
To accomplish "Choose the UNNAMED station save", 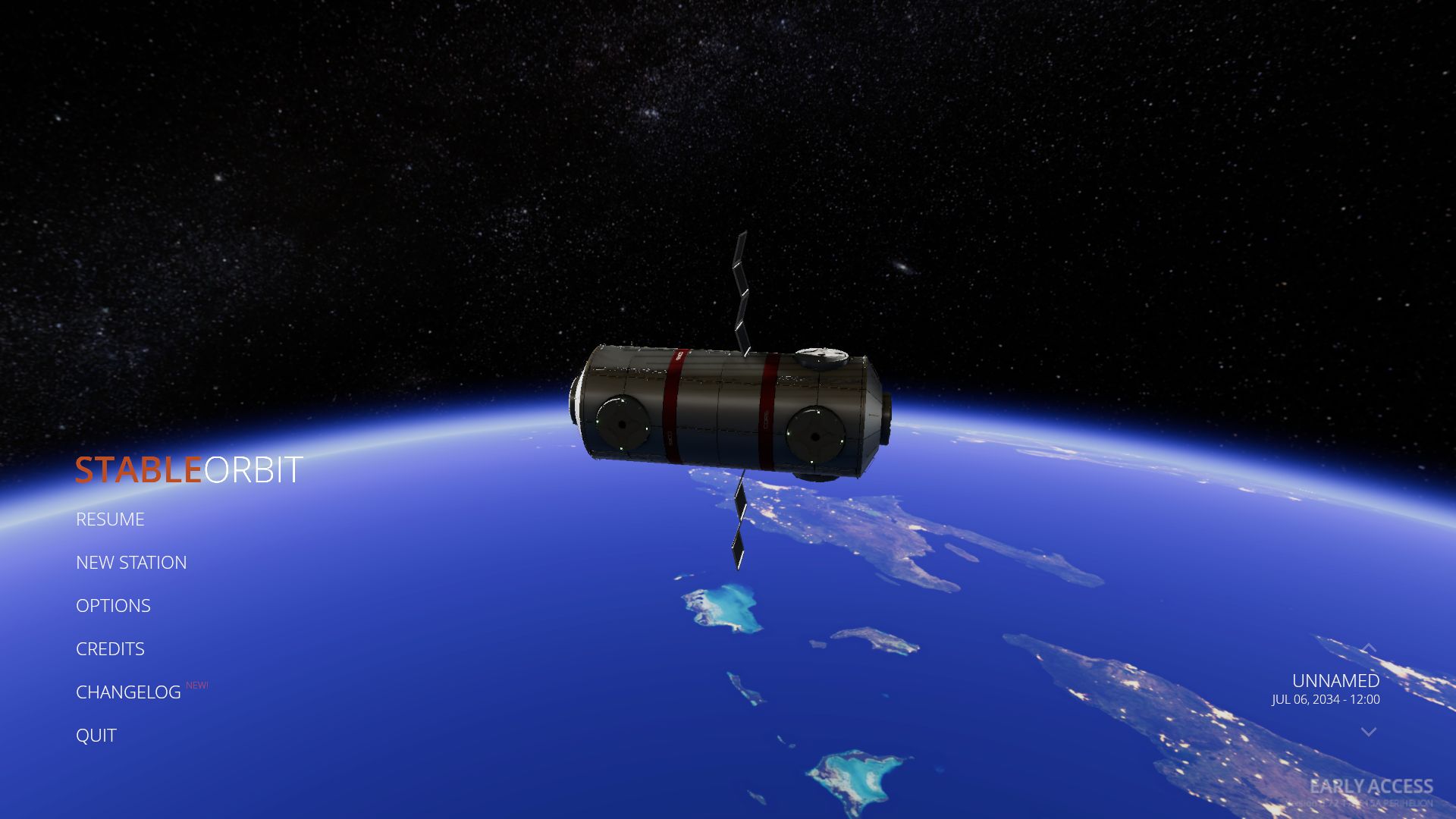I will coord(1335,681).
